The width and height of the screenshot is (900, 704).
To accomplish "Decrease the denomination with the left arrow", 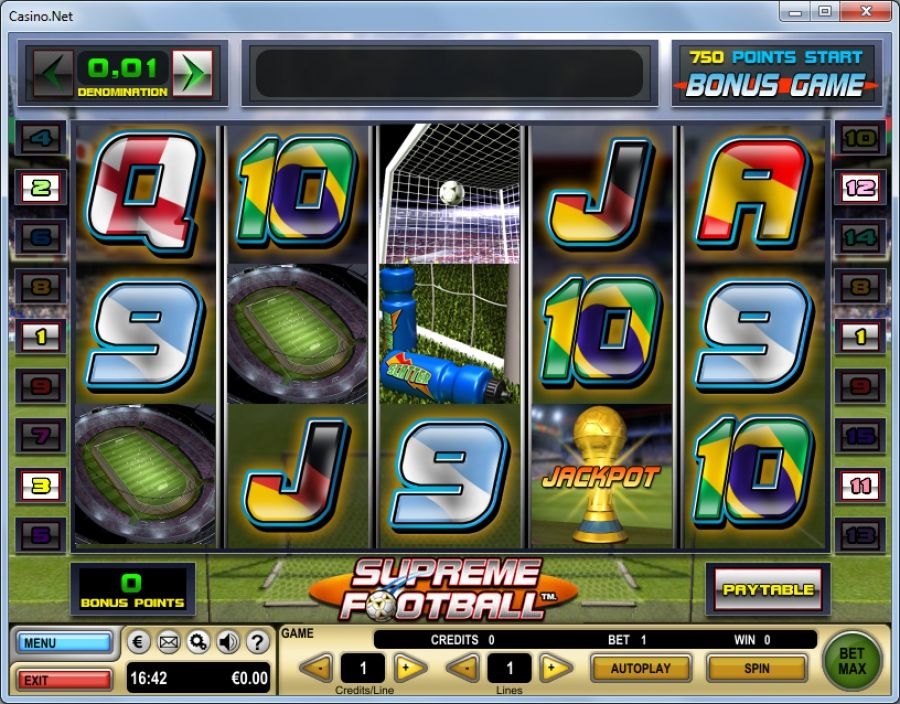I will pyautogui.click(x=54, y=73).
